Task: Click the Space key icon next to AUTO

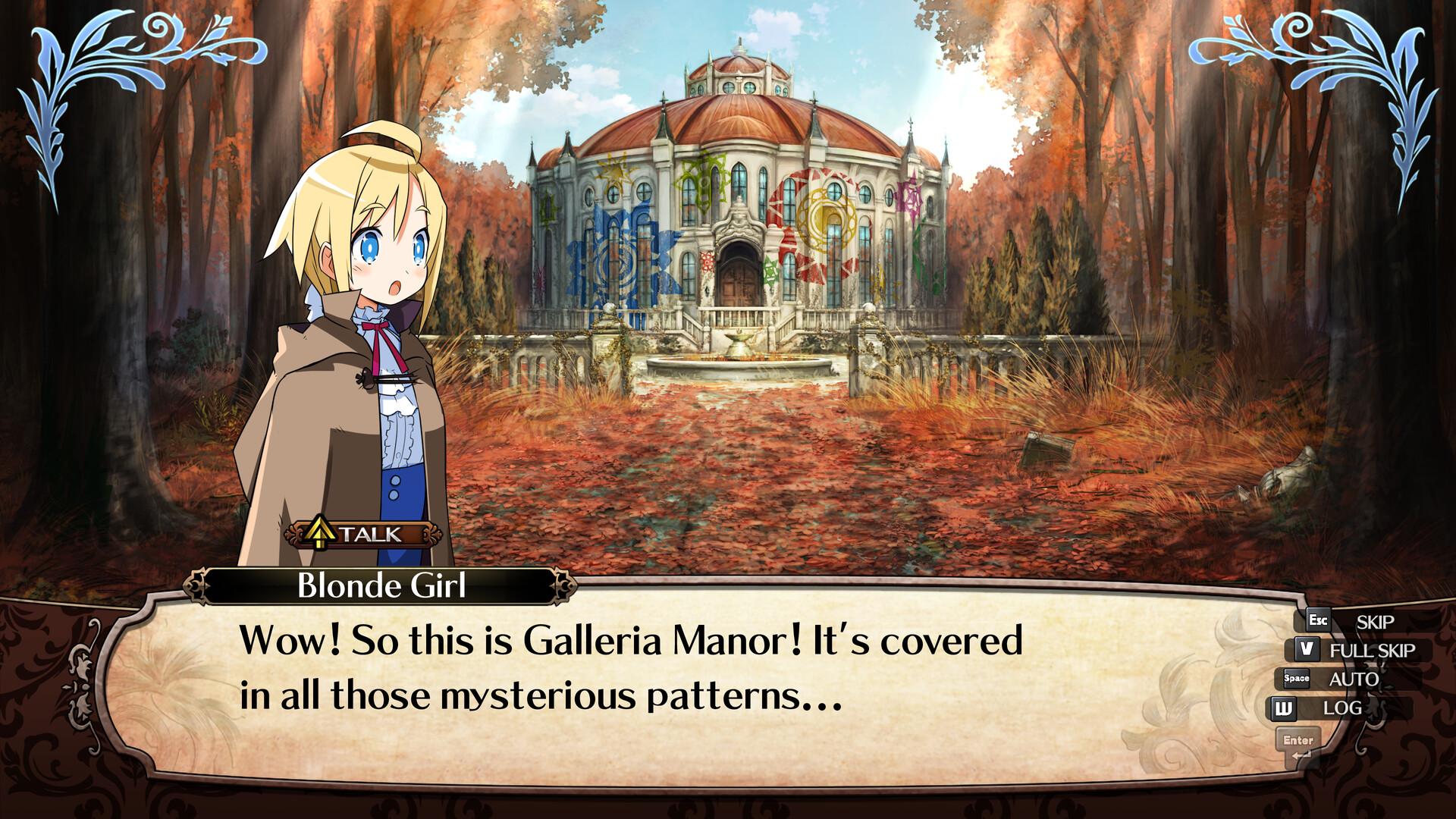Action: [1298, 679]
